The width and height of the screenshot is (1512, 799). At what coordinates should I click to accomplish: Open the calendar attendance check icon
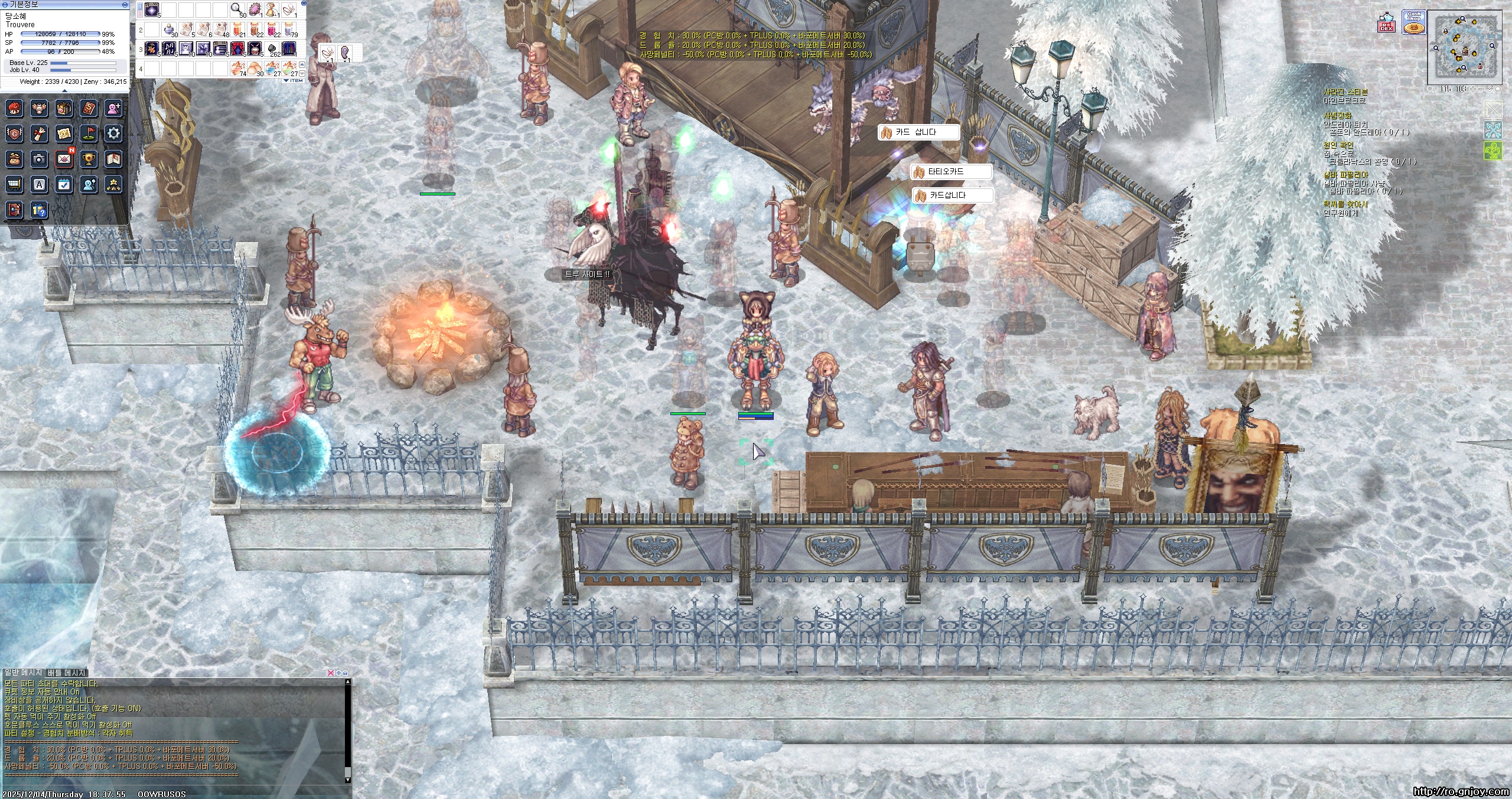(x=64, y=184)
